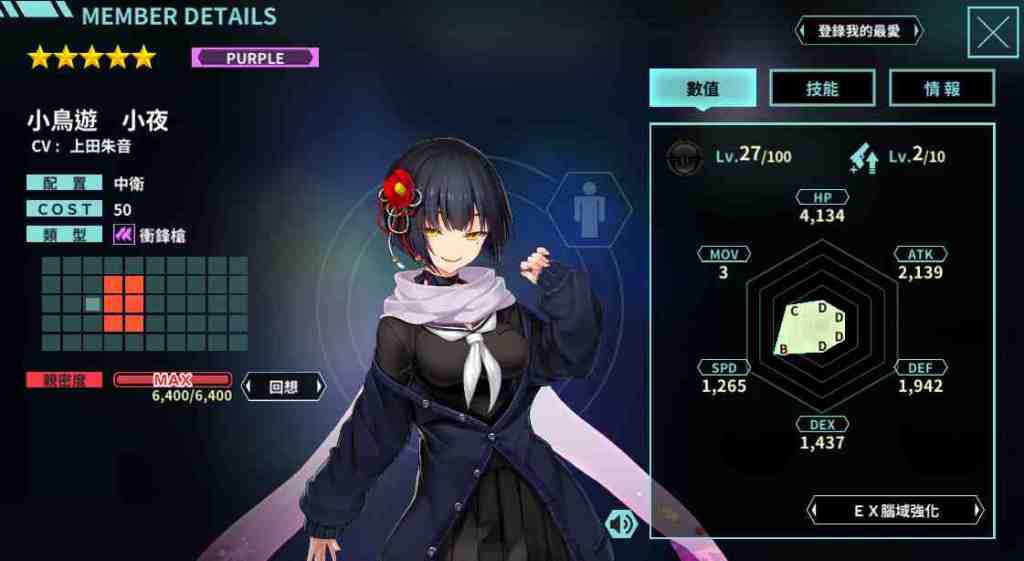Open the 技能 skills tab
The height and width of the screenshot is (561, 1024).
(x=821, y=88)
